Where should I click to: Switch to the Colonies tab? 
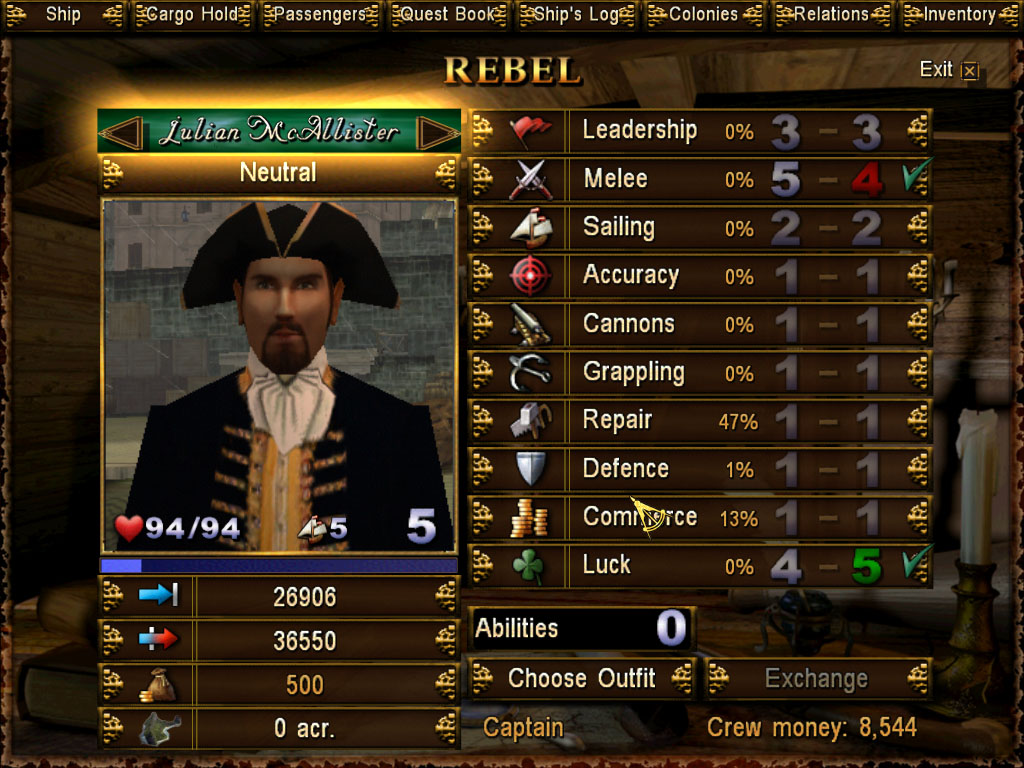coord(704,15)
